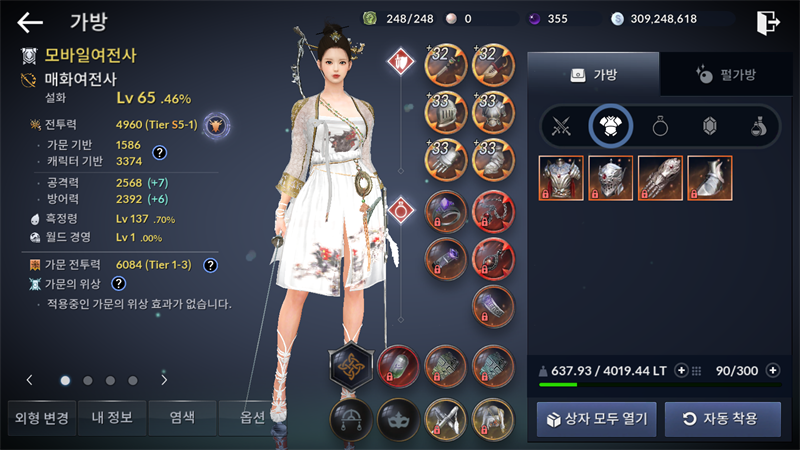This screenshot has height=450, width=800.
Task: Show 내 정보 character info
Action: [111, 418]
